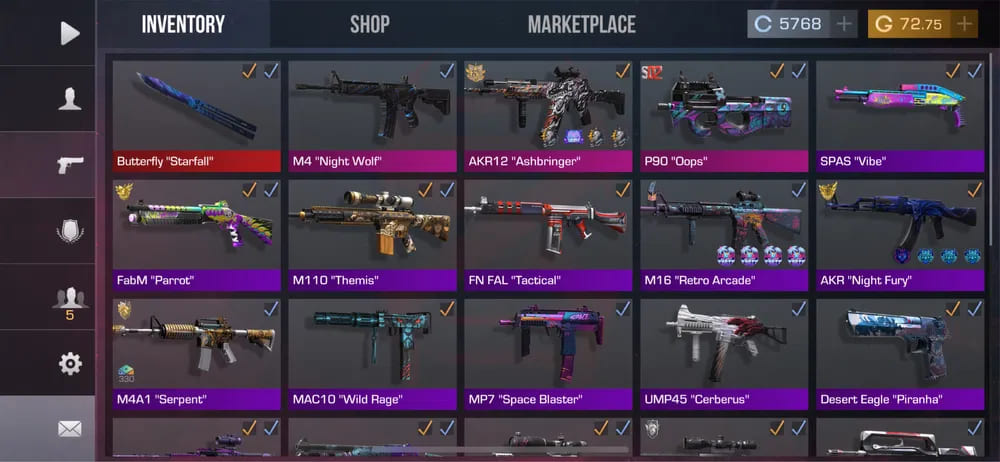Screen dimensions: 1000x462
Task: Open the player profile silhouette icon
Action: (69, 99)
